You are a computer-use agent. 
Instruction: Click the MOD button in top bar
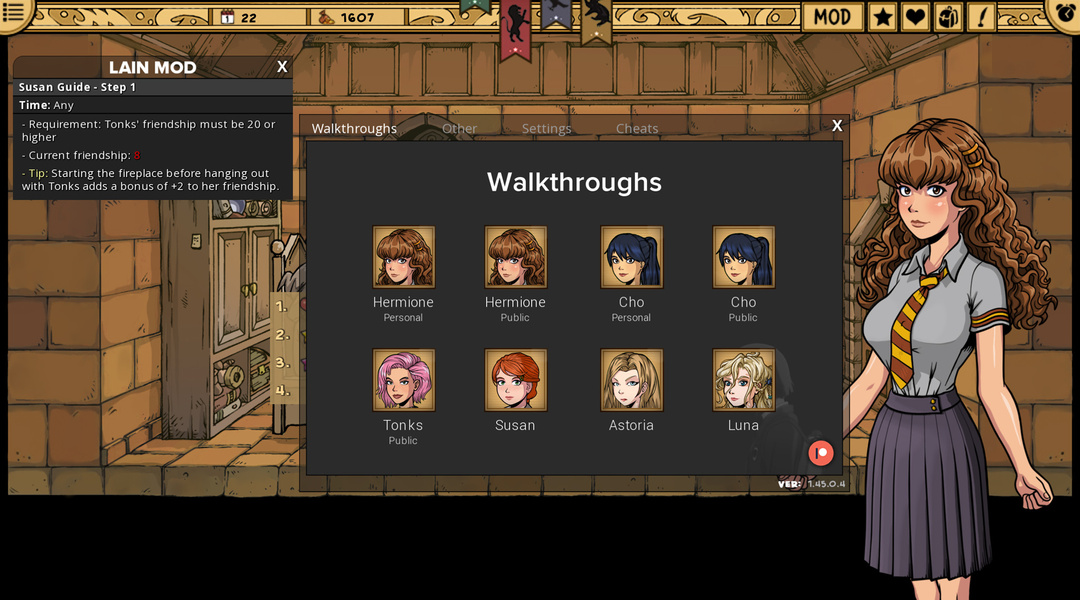[x=832, y=17]
